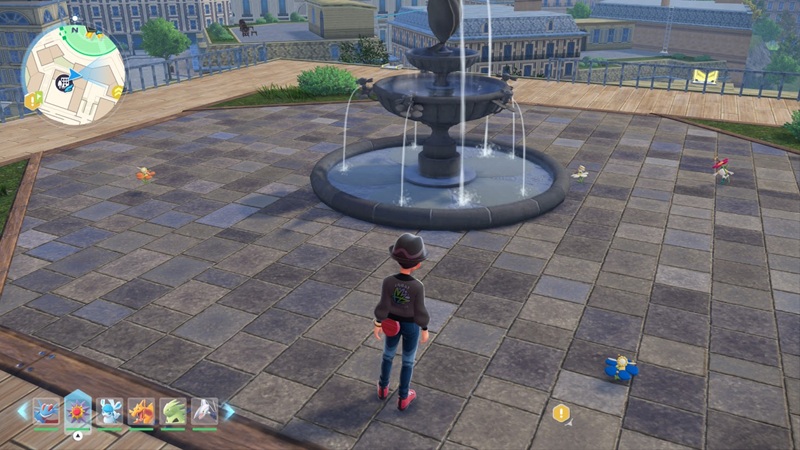Select Charizard from the party bar

tap(141, 411)
